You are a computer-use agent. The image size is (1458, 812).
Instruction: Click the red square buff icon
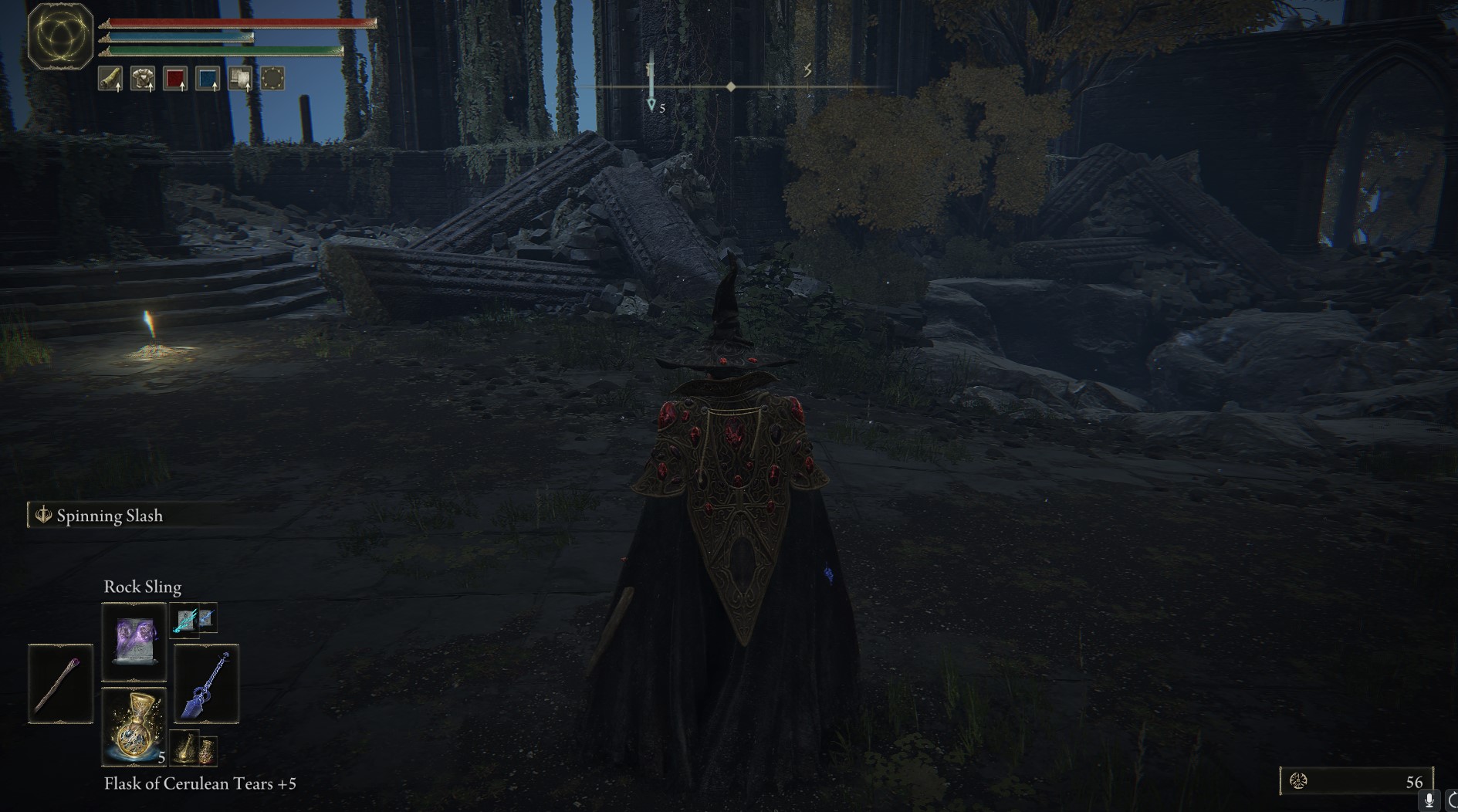[x=175, y=79]
